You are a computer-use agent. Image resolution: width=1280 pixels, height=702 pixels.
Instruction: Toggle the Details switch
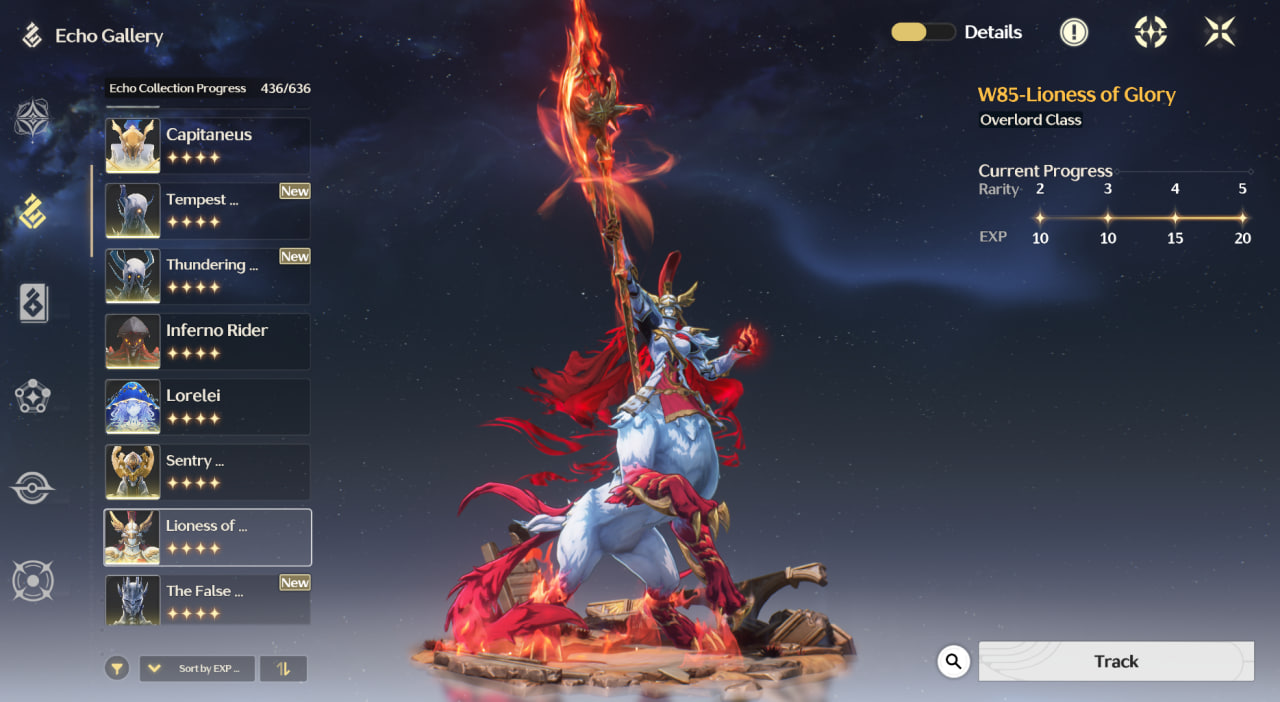[922, 32]
